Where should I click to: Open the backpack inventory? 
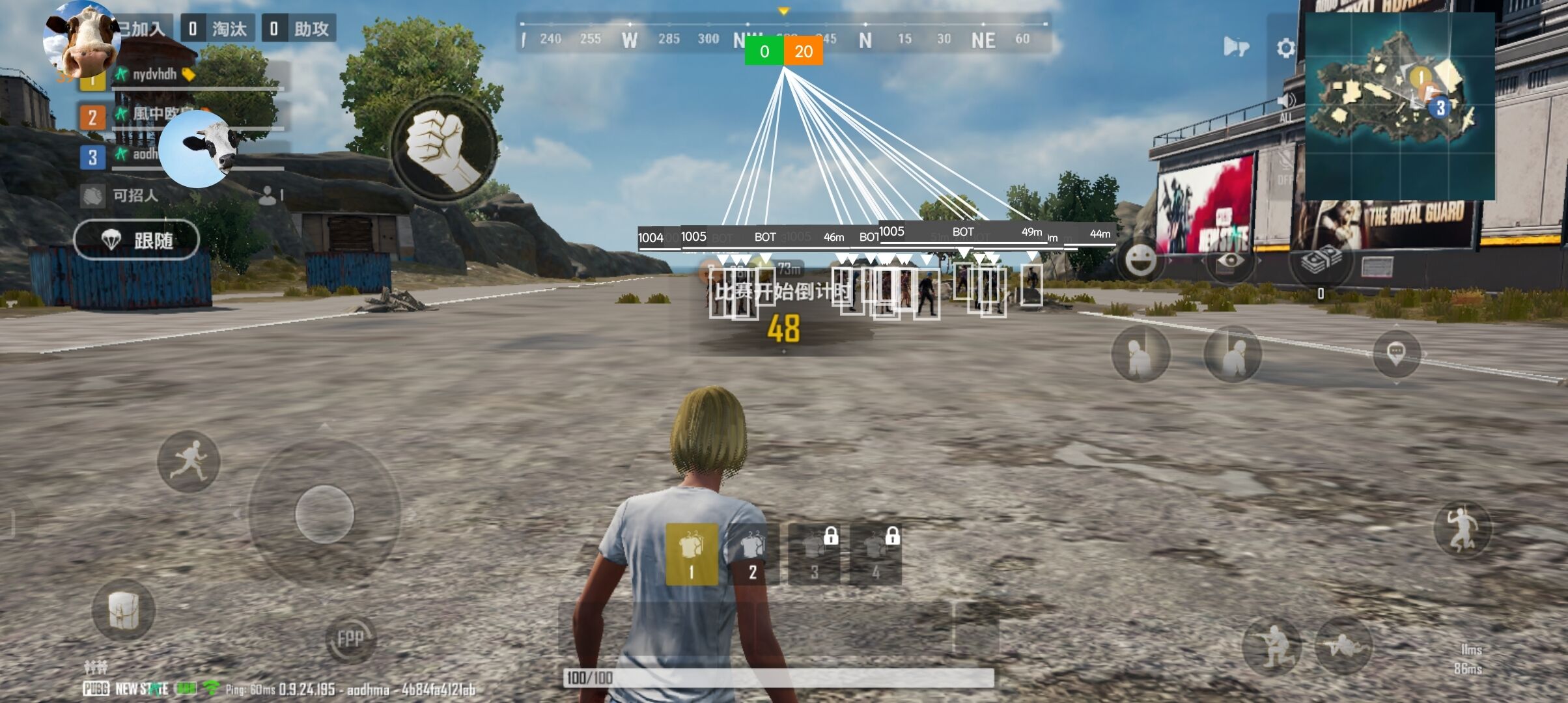[x=123, y=610]
